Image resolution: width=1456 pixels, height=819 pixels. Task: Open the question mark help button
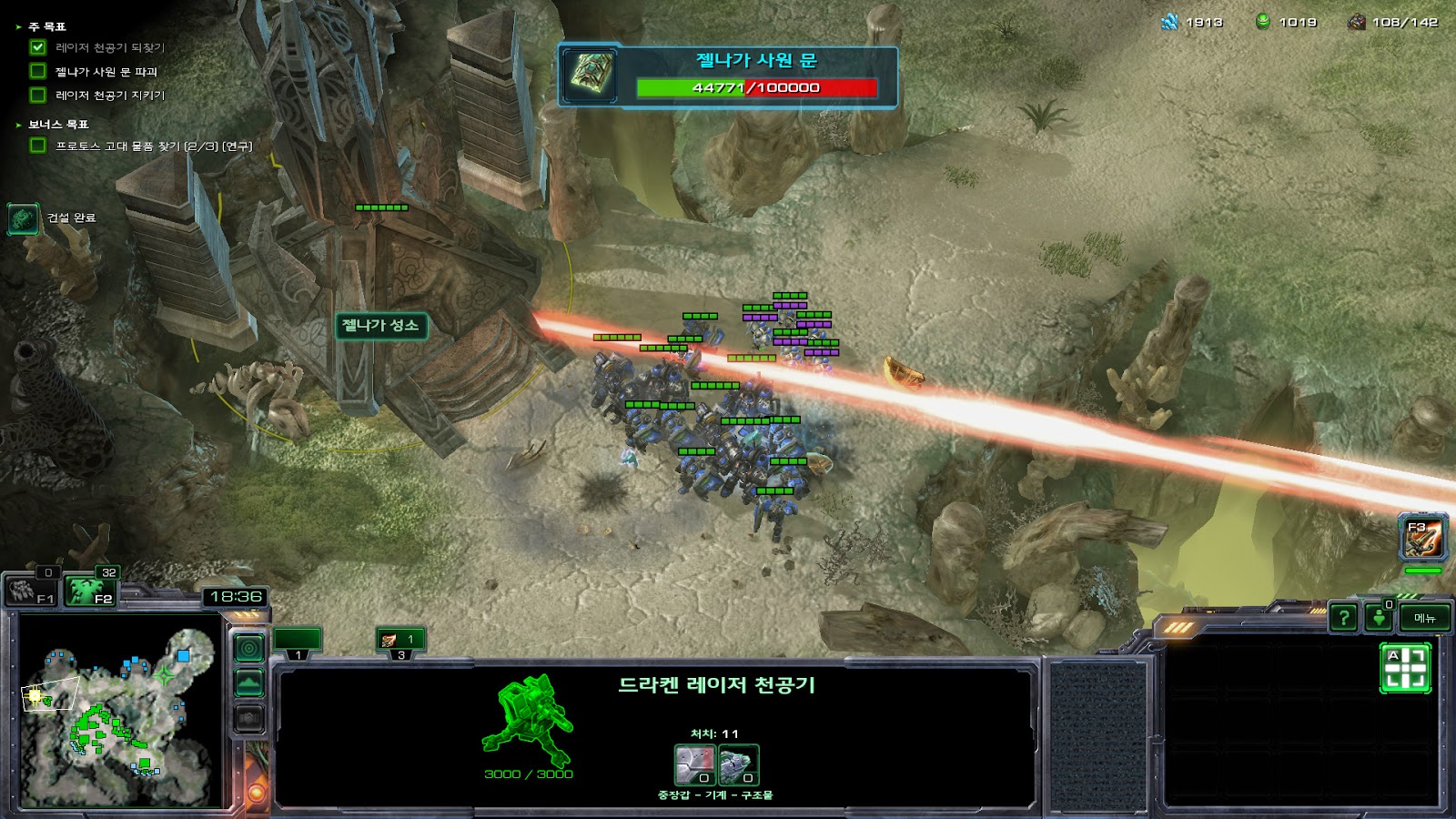(1343, 618)
